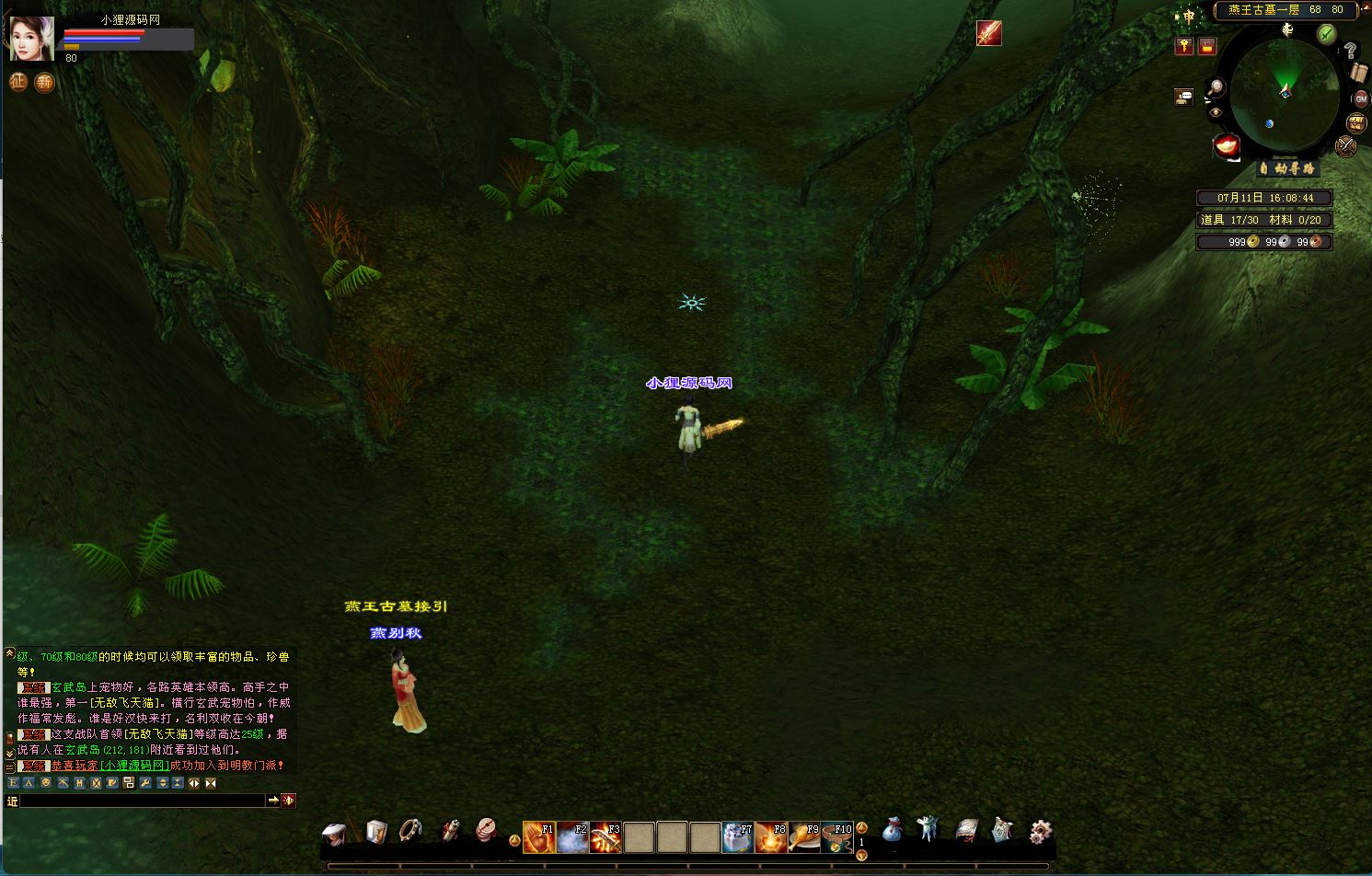Use the F7 gift box item

[738, 836]
